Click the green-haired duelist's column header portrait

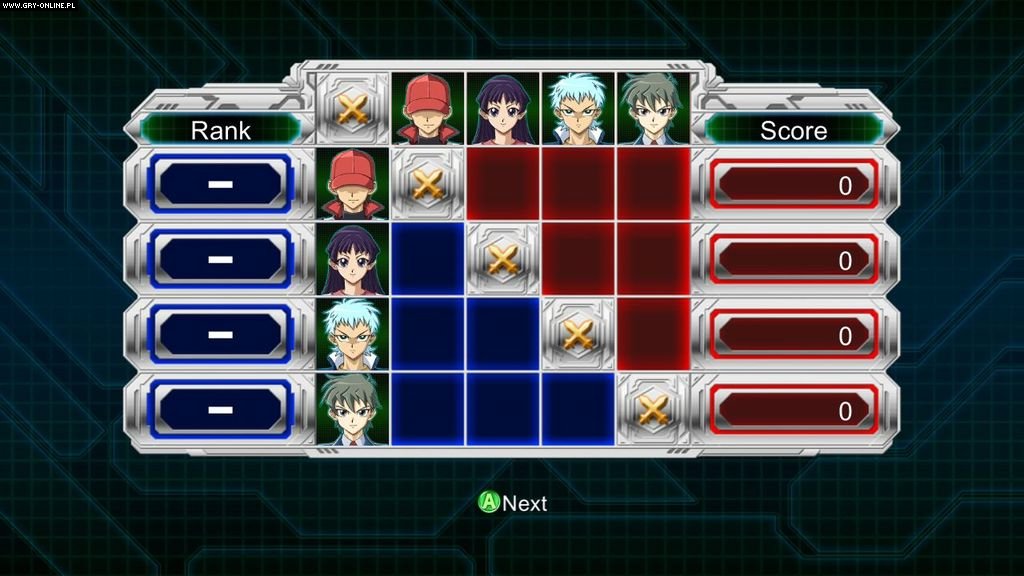tap(653, 109)
